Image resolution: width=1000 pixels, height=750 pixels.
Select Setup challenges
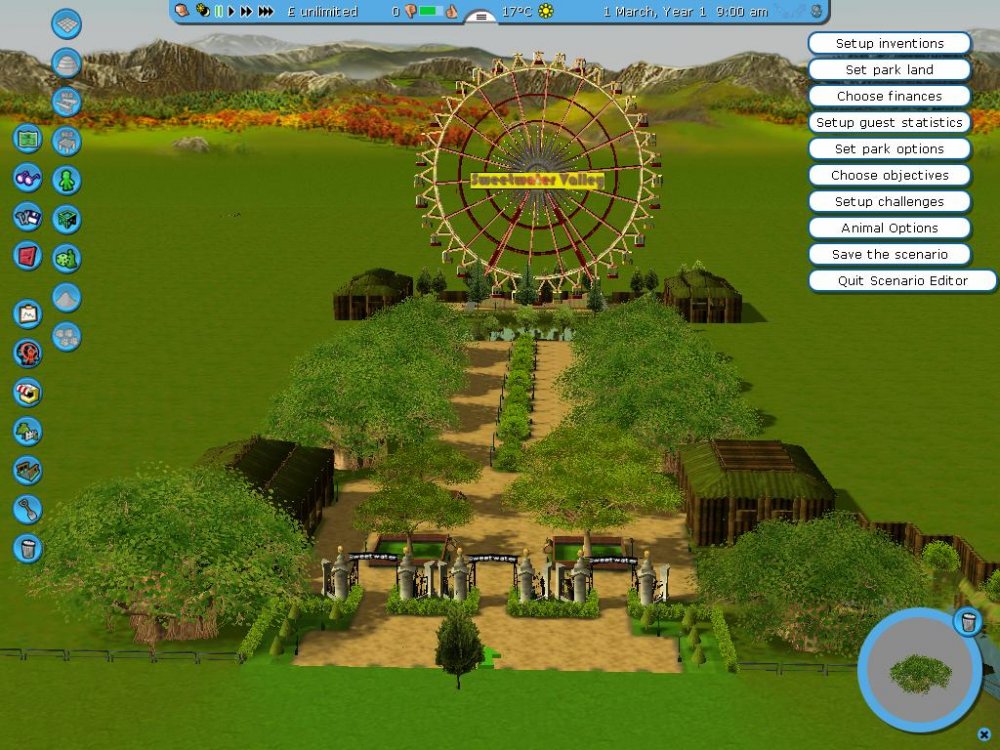coord(889,201)
